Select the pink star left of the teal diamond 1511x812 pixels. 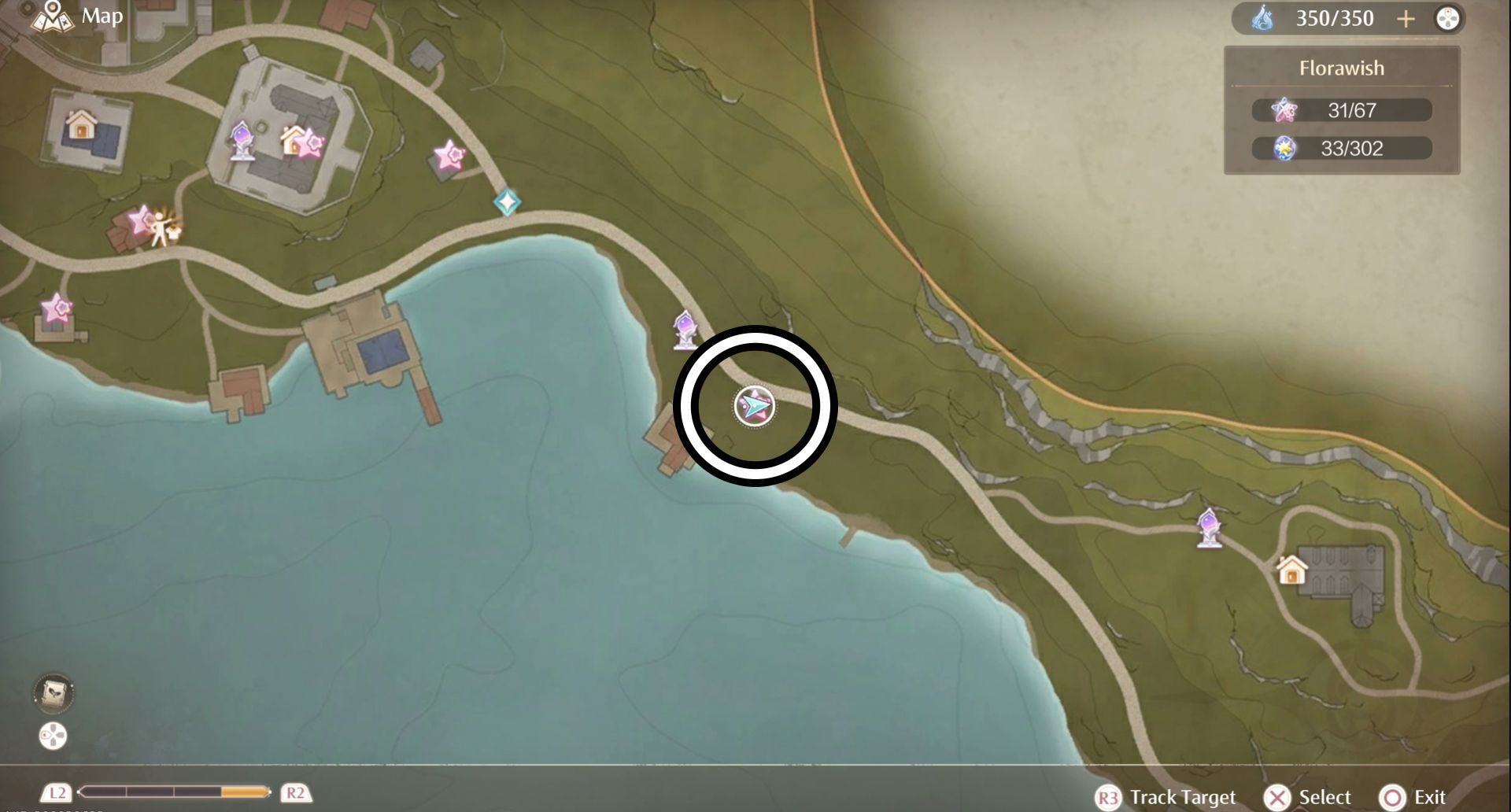pyautogui.click(x=449, y=156)
